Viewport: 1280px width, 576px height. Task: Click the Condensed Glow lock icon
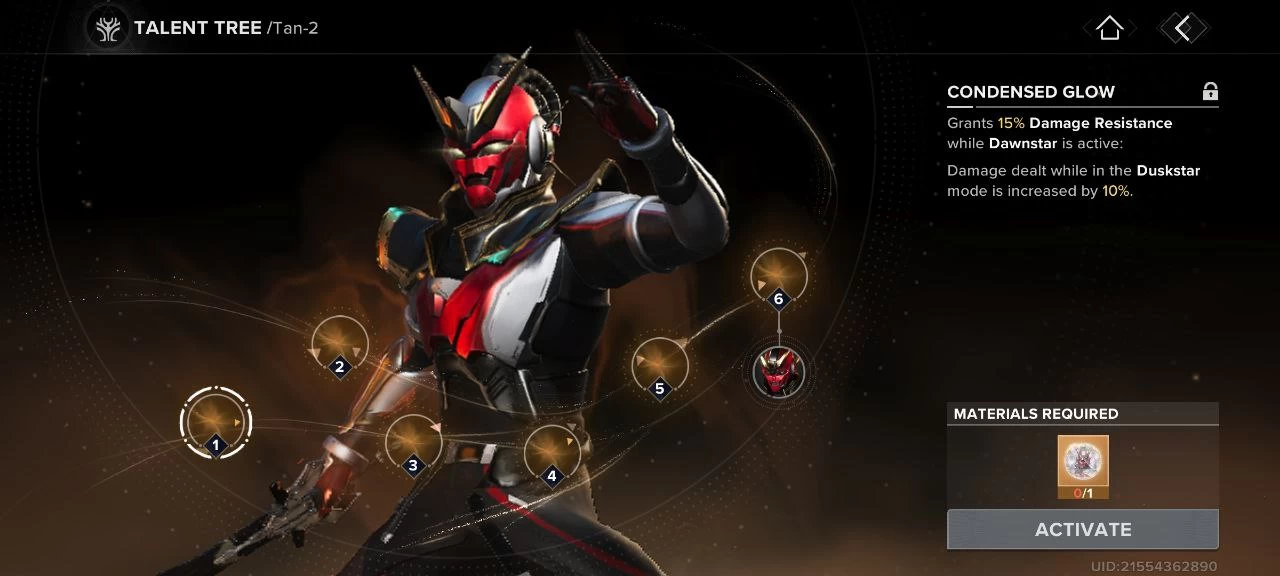point(1210,92)
